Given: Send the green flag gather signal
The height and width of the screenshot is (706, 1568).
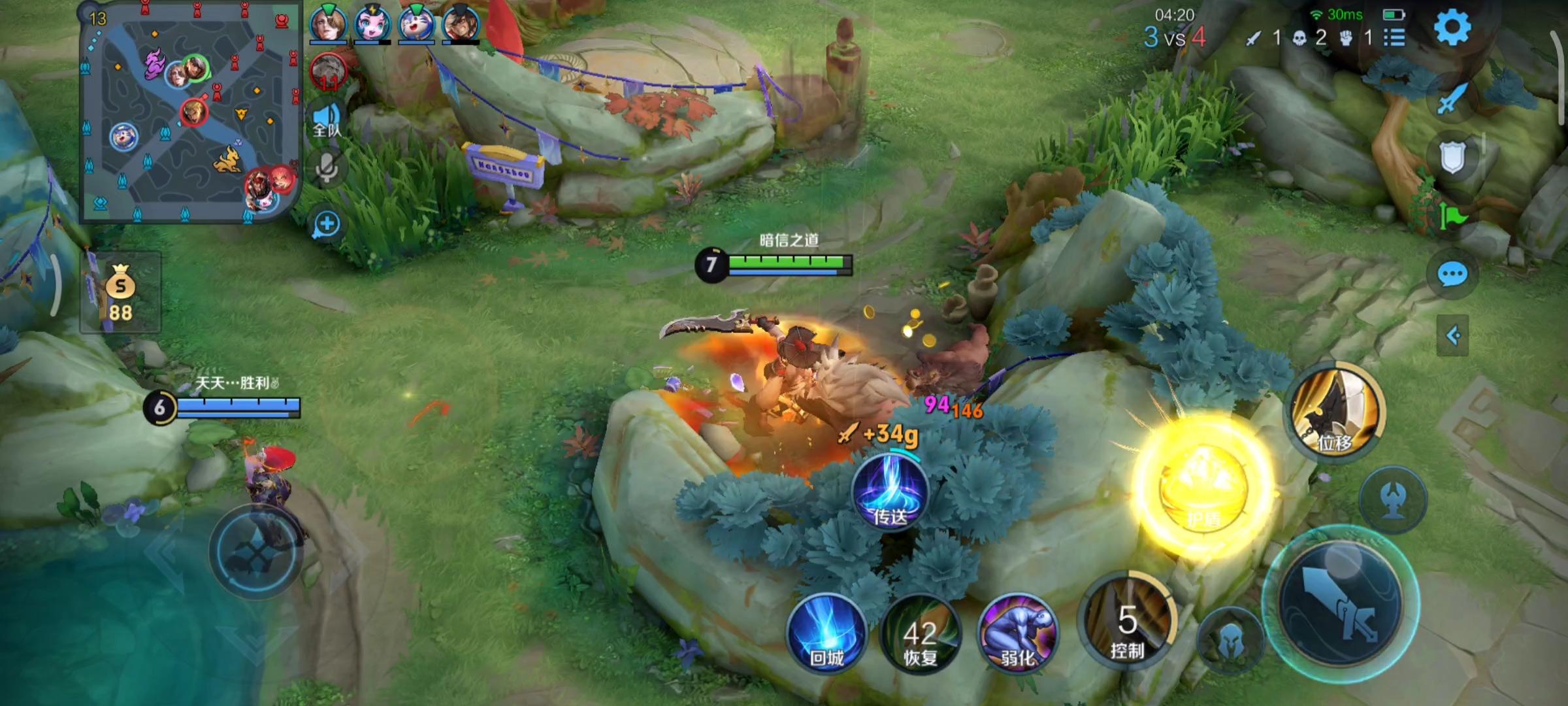Looking at the screenshot, I should (x=1452, y=216).
